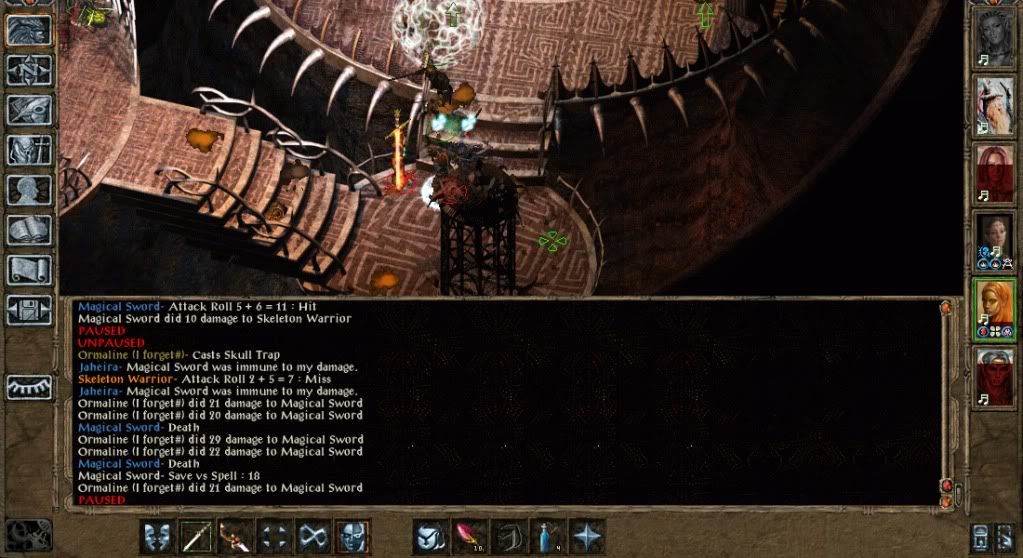1023x558 pixels.
Task: Open the area map screen
Action: pyautogui.click(x=29, y=69)
